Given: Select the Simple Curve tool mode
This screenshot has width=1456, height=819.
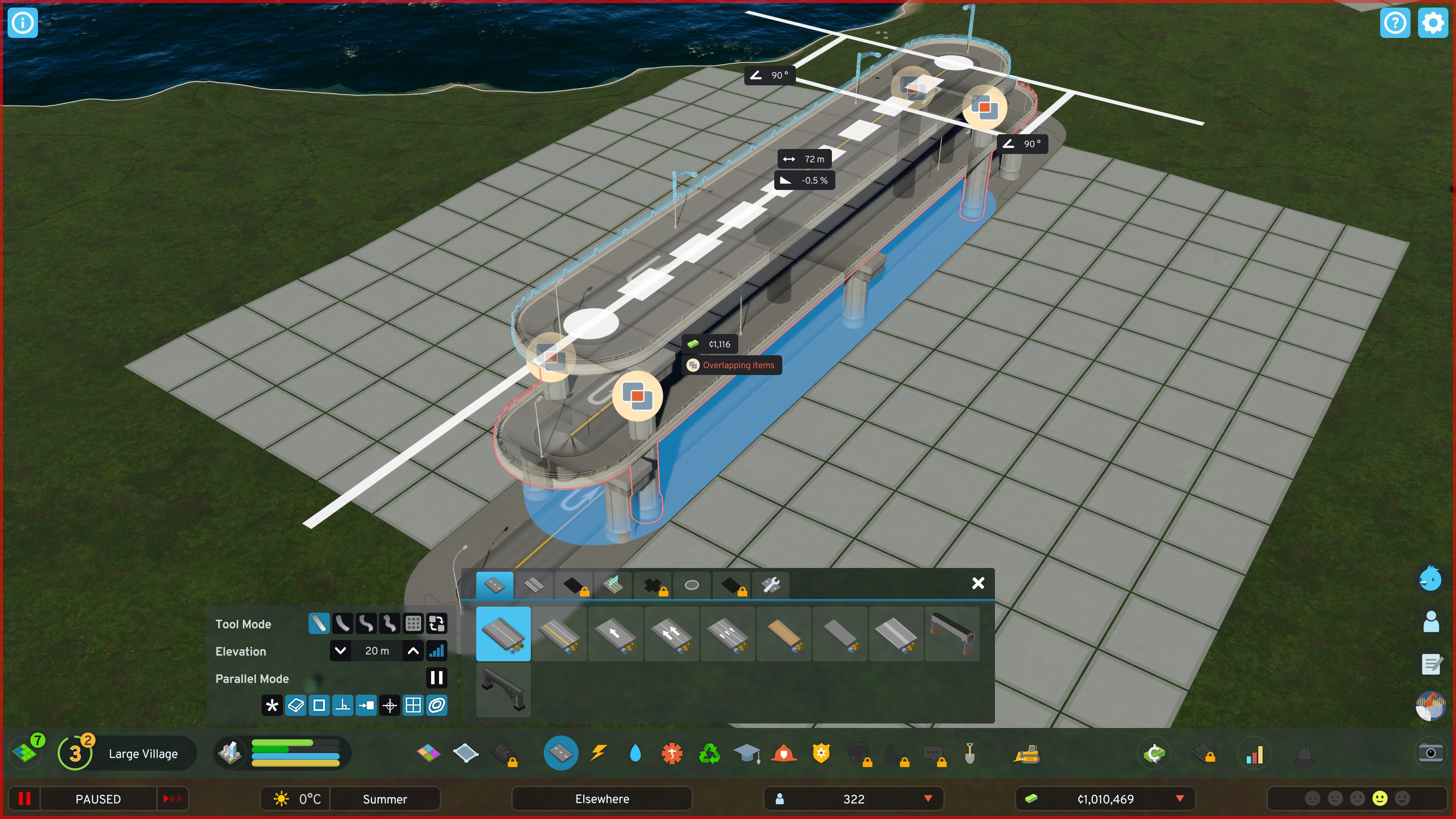Looking at the screenshot, I should tap(342, 623).
